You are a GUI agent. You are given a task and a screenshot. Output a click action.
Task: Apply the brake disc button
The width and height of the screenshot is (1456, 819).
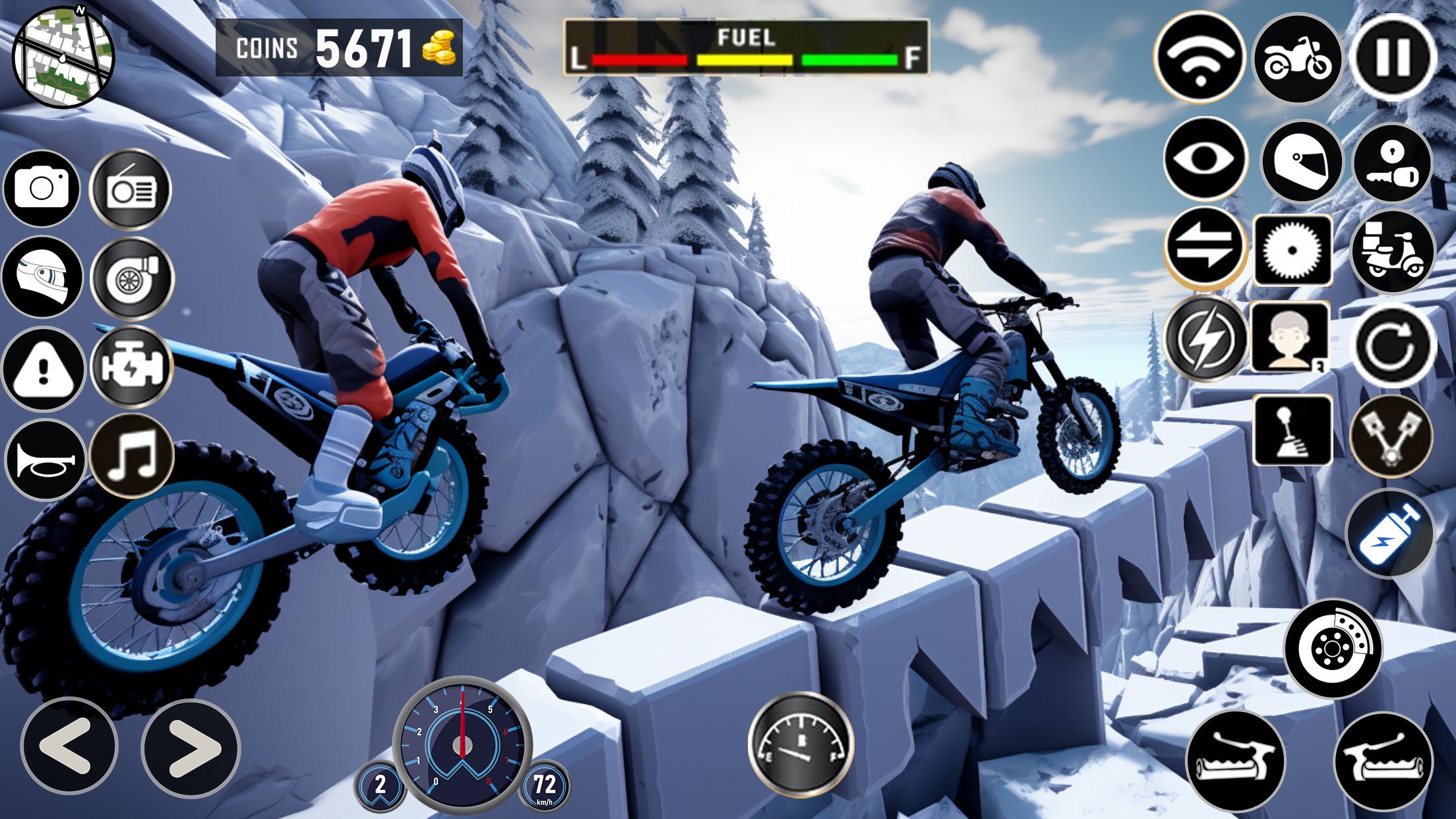(x=1333, y=648)
